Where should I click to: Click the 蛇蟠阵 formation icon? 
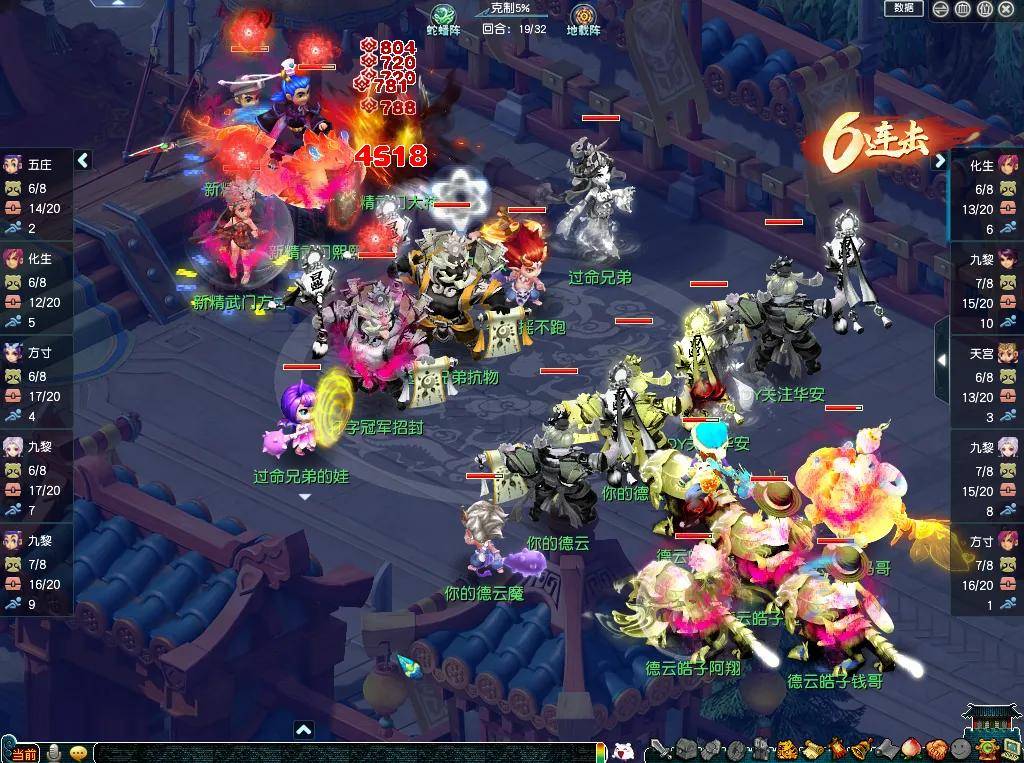(x=441, y=16)
